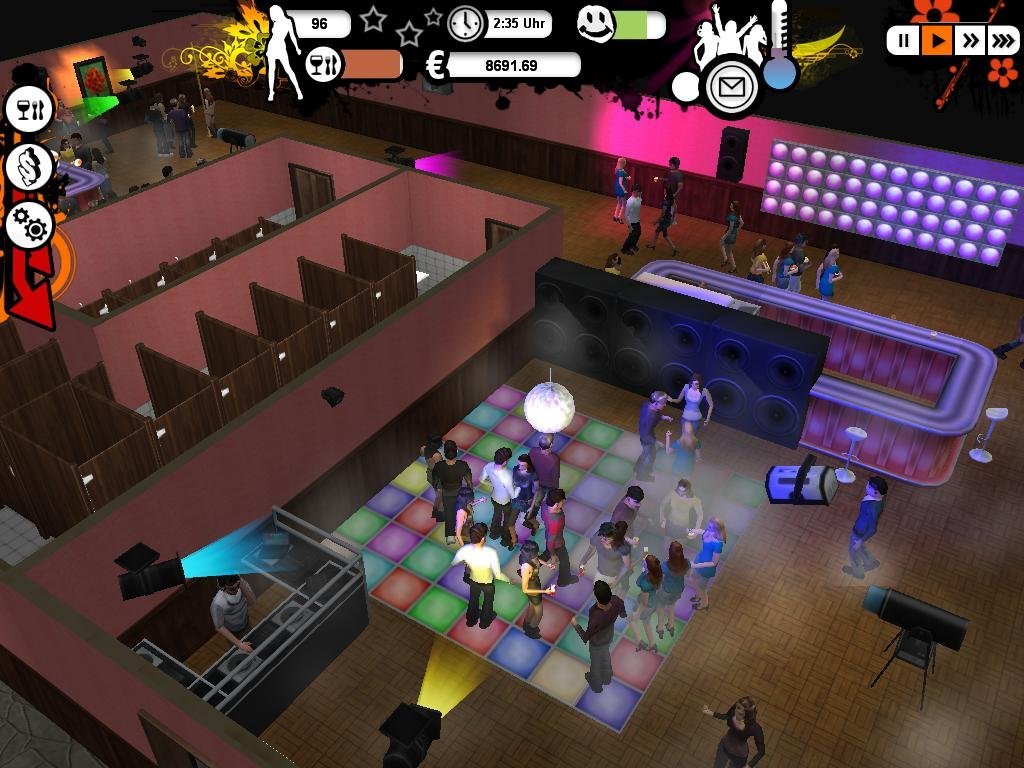This screenshot has height=768, width=1024.
Task: Click the clock time icon
Action: pos(465,23)
